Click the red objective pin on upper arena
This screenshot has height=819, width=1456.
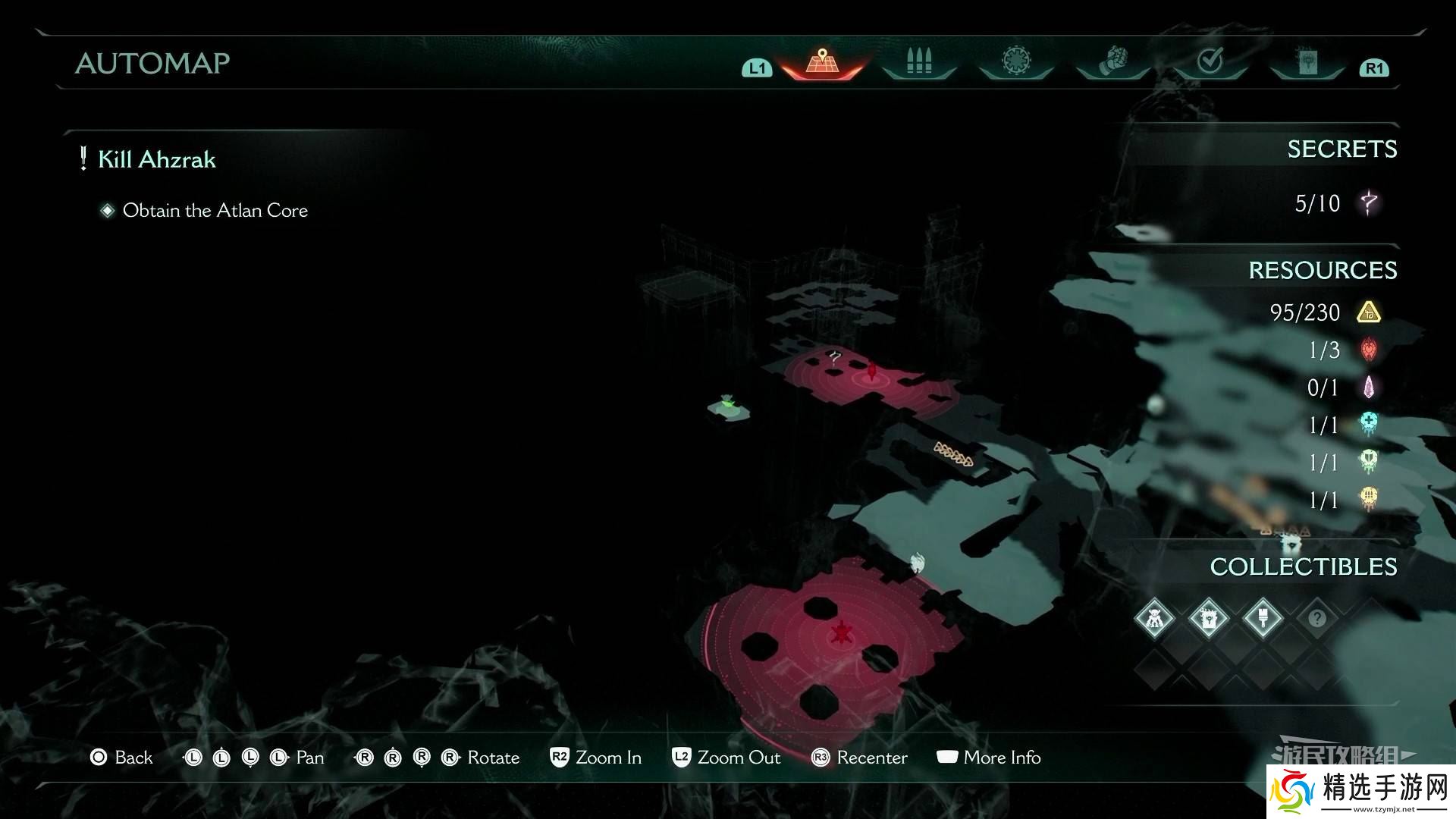pos(872,372)
